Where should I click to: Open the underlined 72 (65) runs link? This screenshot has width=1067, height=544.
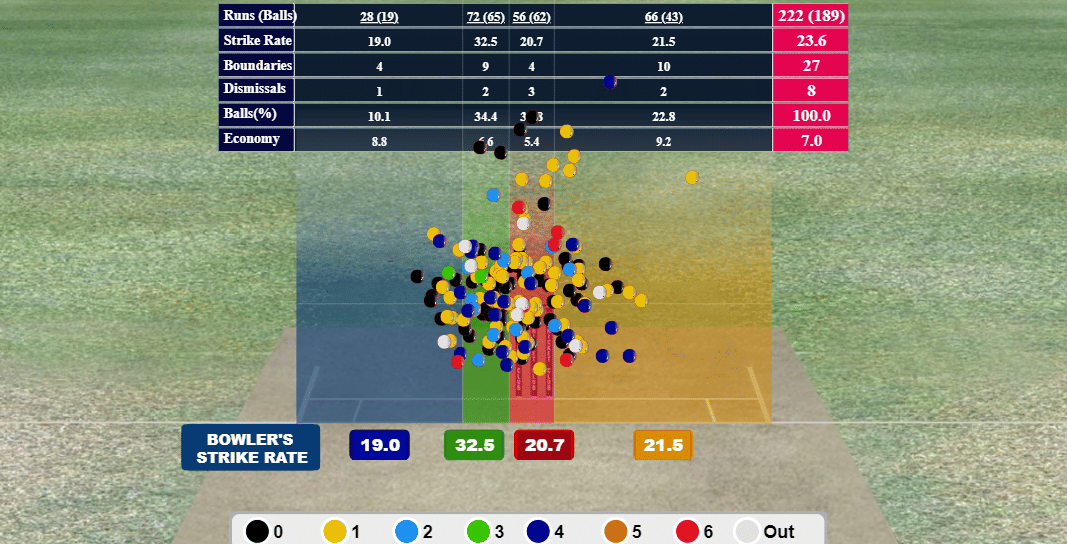486,16
